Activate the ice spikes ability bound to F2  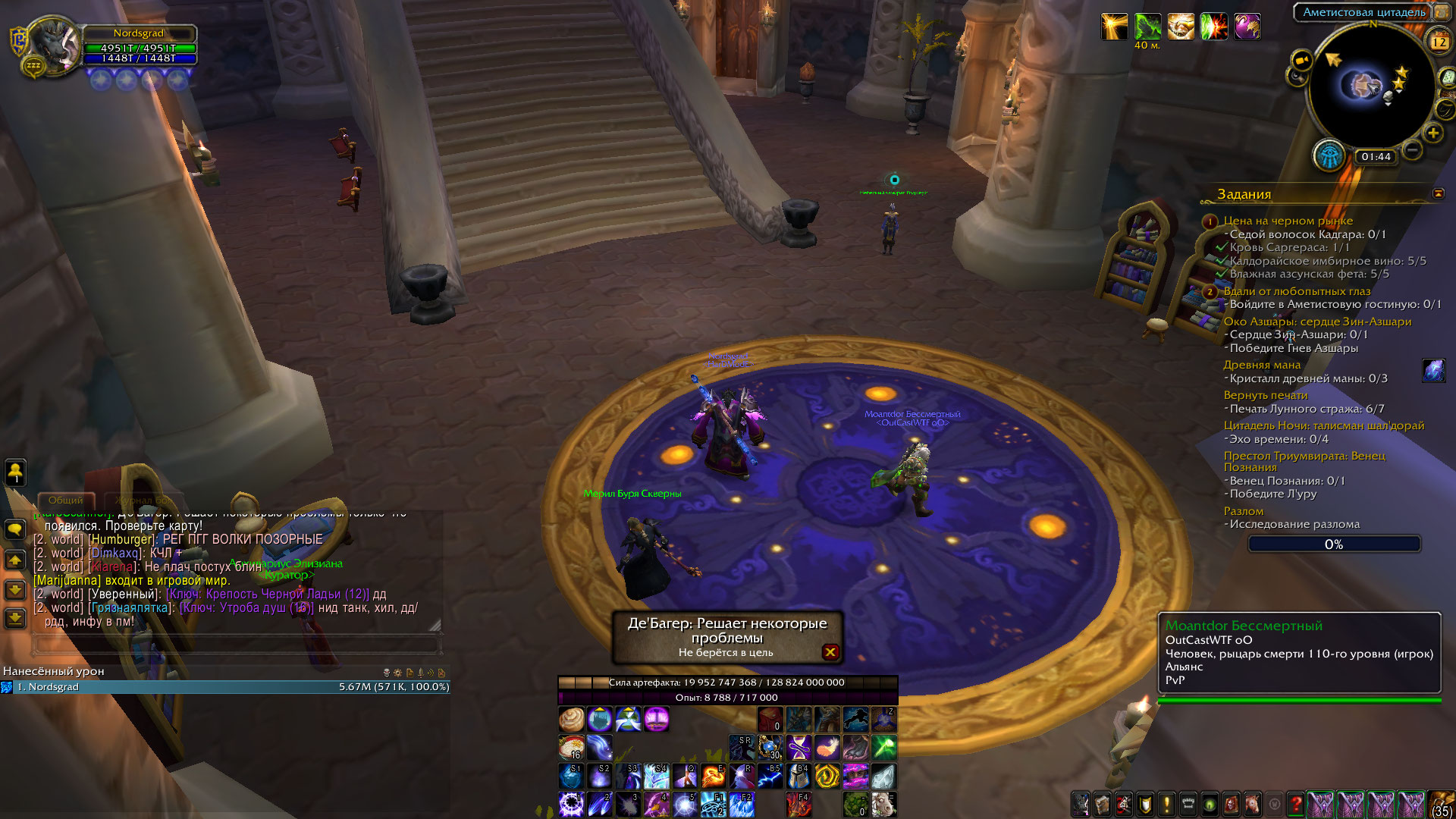pyautogui.click(x=741, y=804)
